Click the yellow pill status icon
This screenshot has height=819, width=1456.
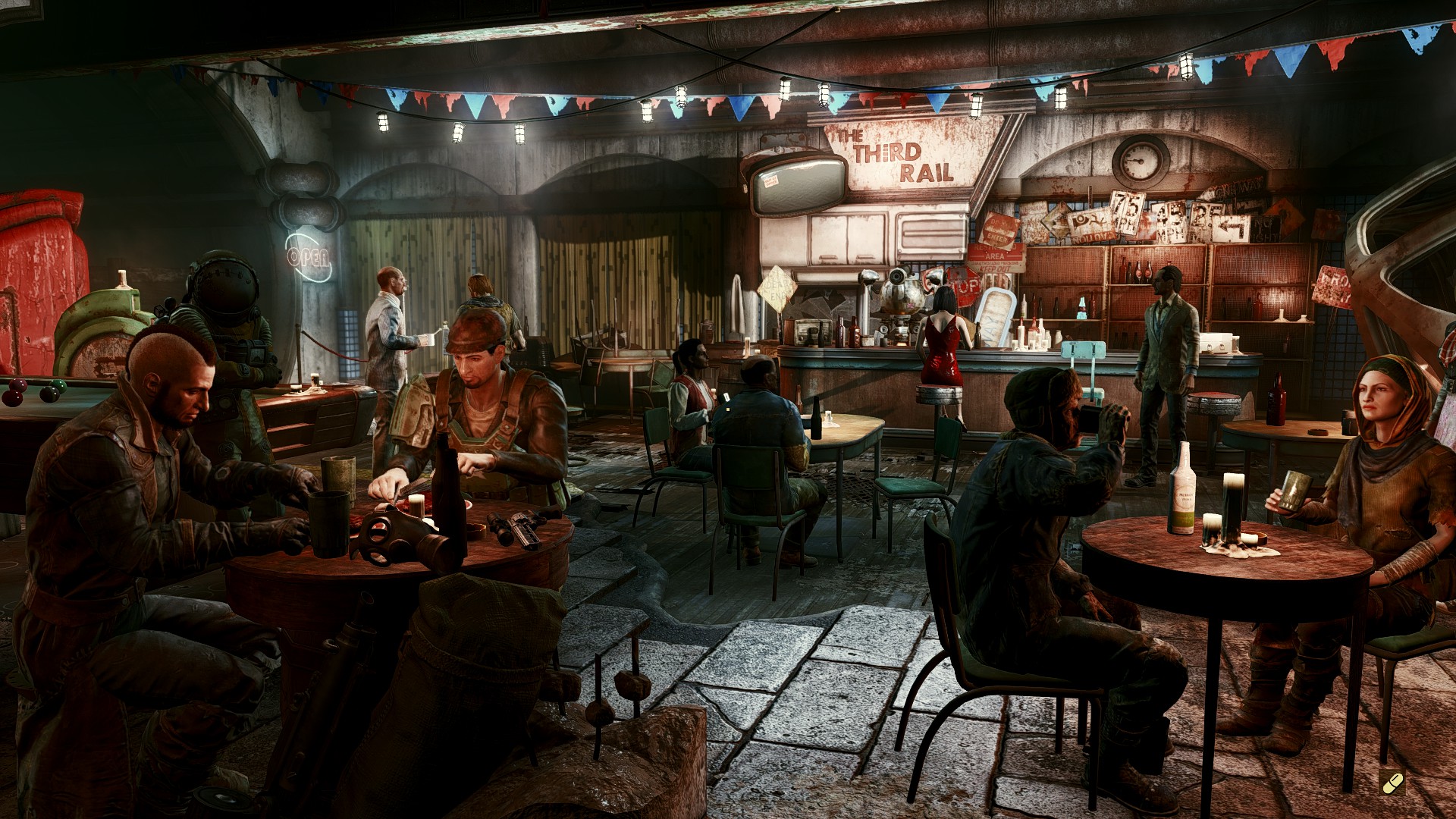pyautogui.click(x=1393, y=781)
